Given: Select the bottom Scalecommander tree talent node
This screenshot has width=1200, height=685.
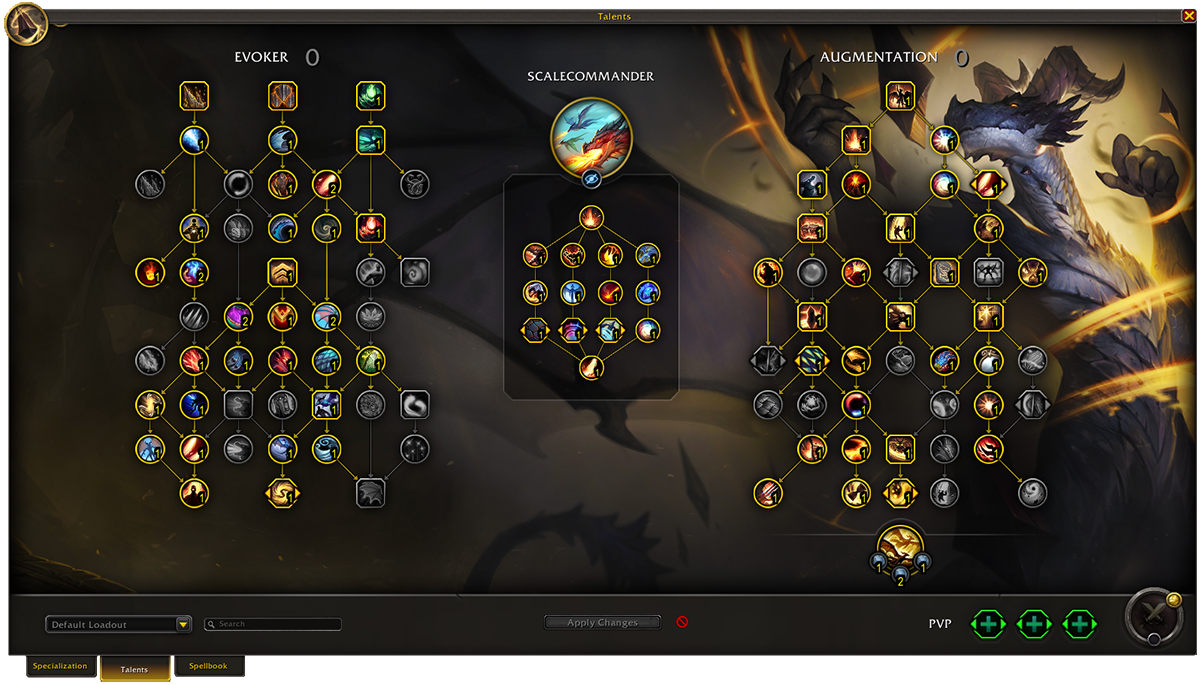Looking at the screenshot, I should pos(591,367).
